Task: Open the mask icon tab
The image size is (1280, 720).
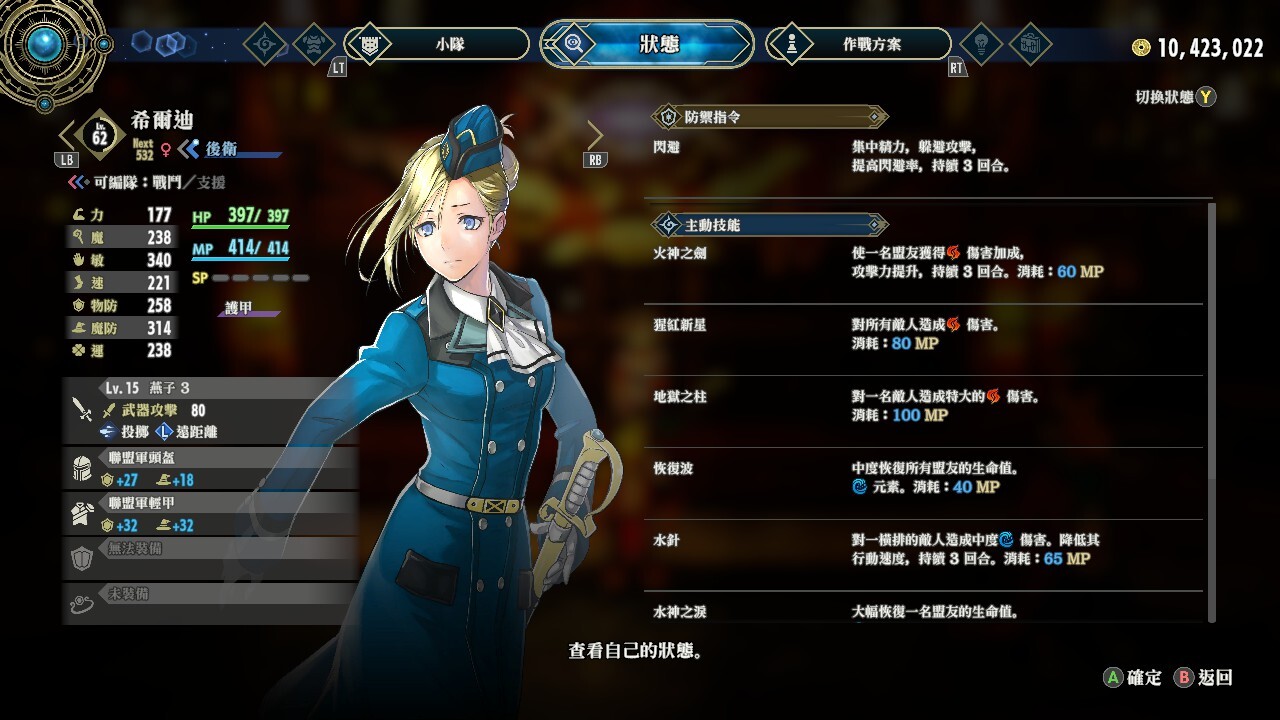Action: pyautogui.click(x=315, y=44)
